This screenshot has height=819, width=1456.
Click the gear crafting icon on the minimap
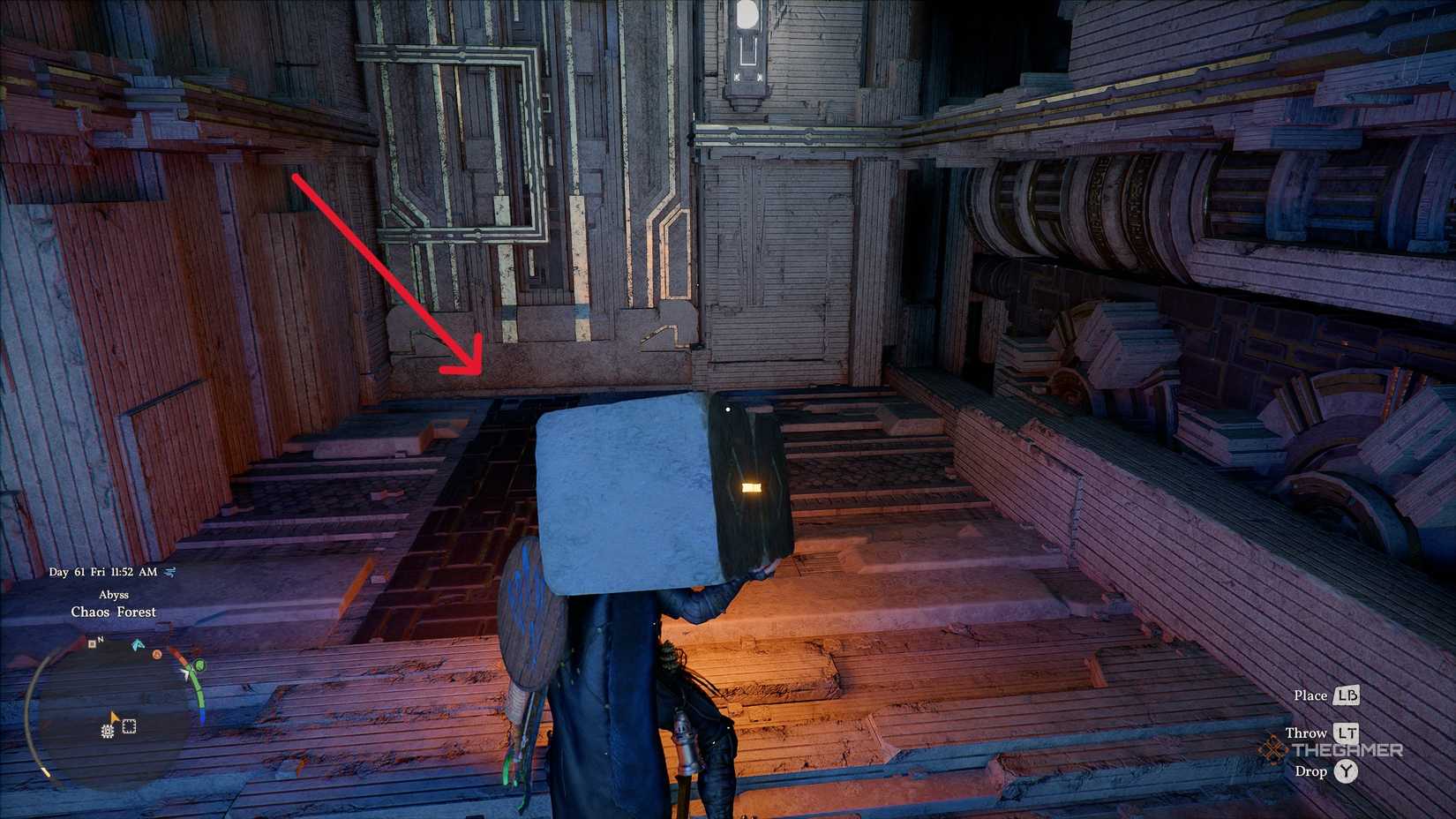107,731
